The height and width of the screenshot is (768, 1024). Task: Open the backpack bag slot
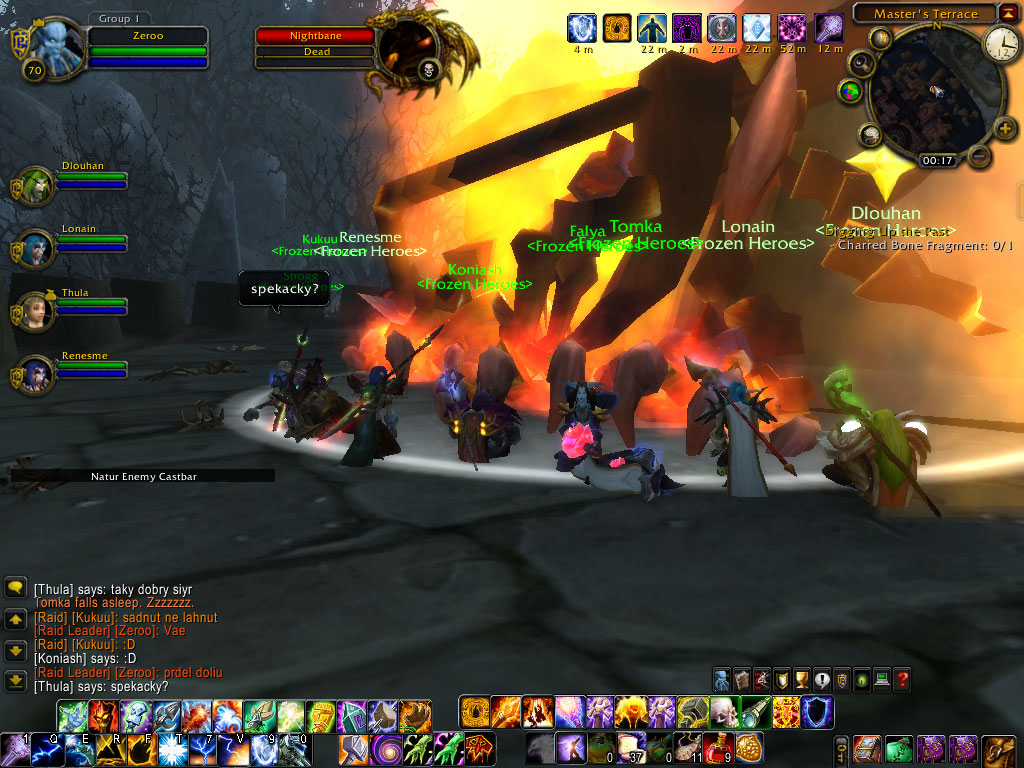[998, 748]
